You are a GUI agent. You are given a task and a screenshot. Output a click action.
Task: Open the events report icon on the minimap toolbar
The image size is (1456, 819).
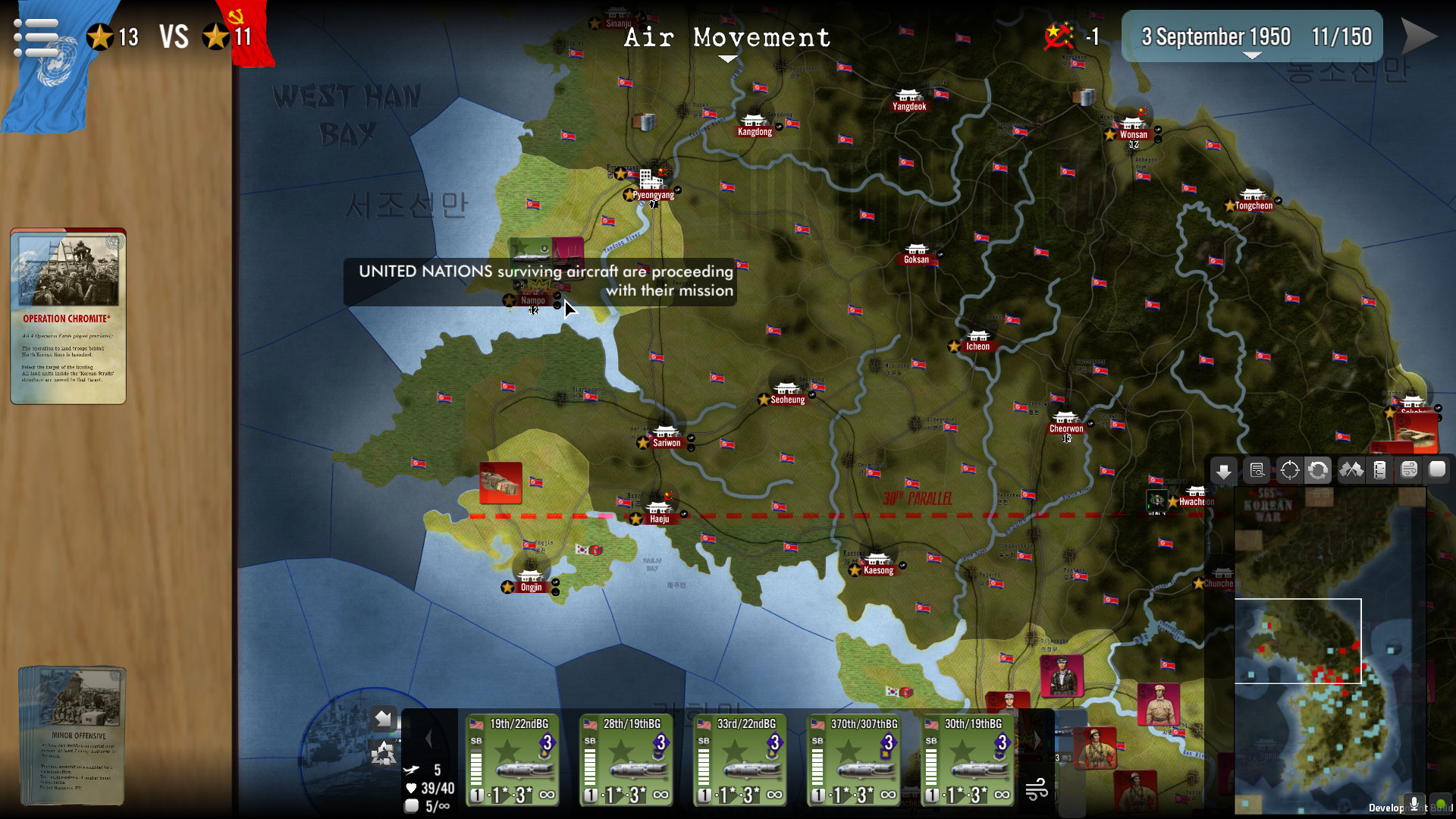pyautogui.click(x=1257, y=470)
